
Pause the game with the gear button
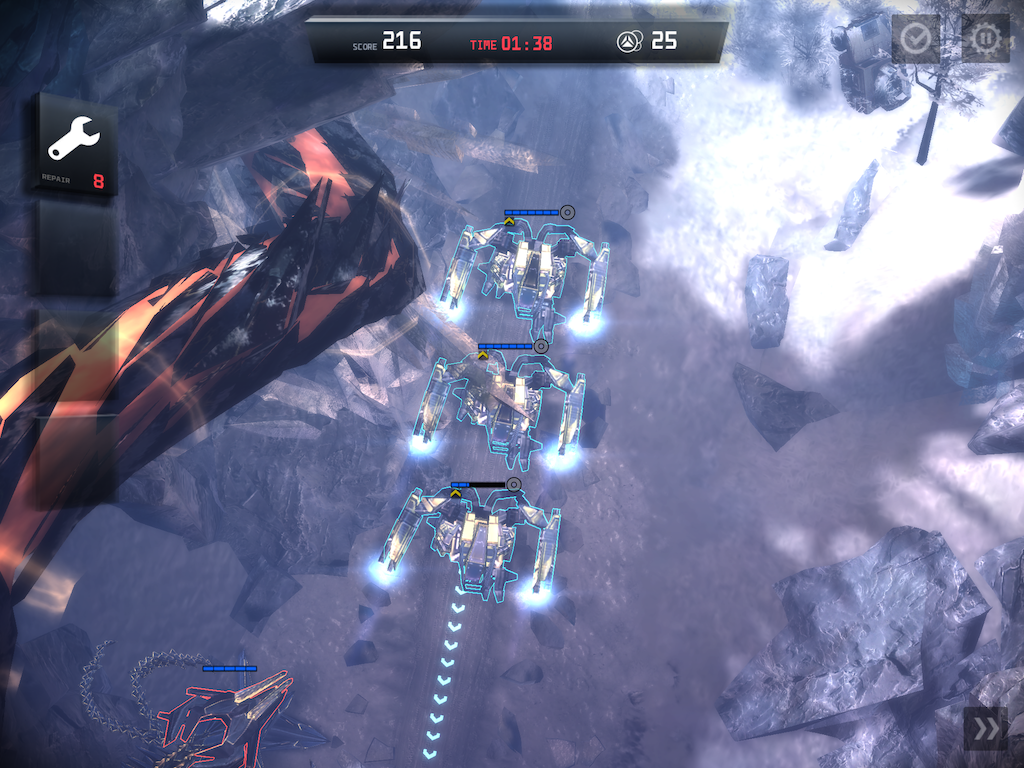tap(985, 39)
